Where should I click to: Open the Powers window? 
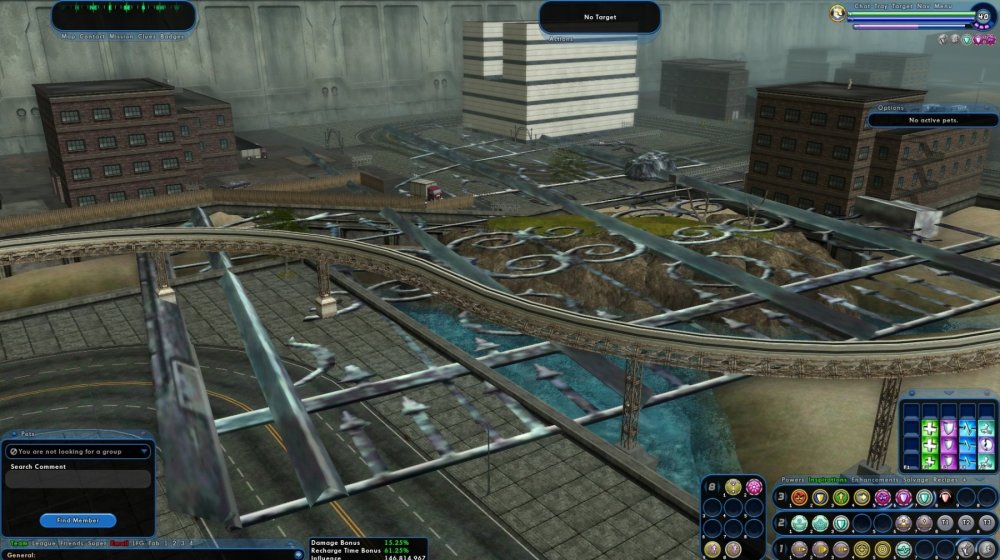coord(792,479)
